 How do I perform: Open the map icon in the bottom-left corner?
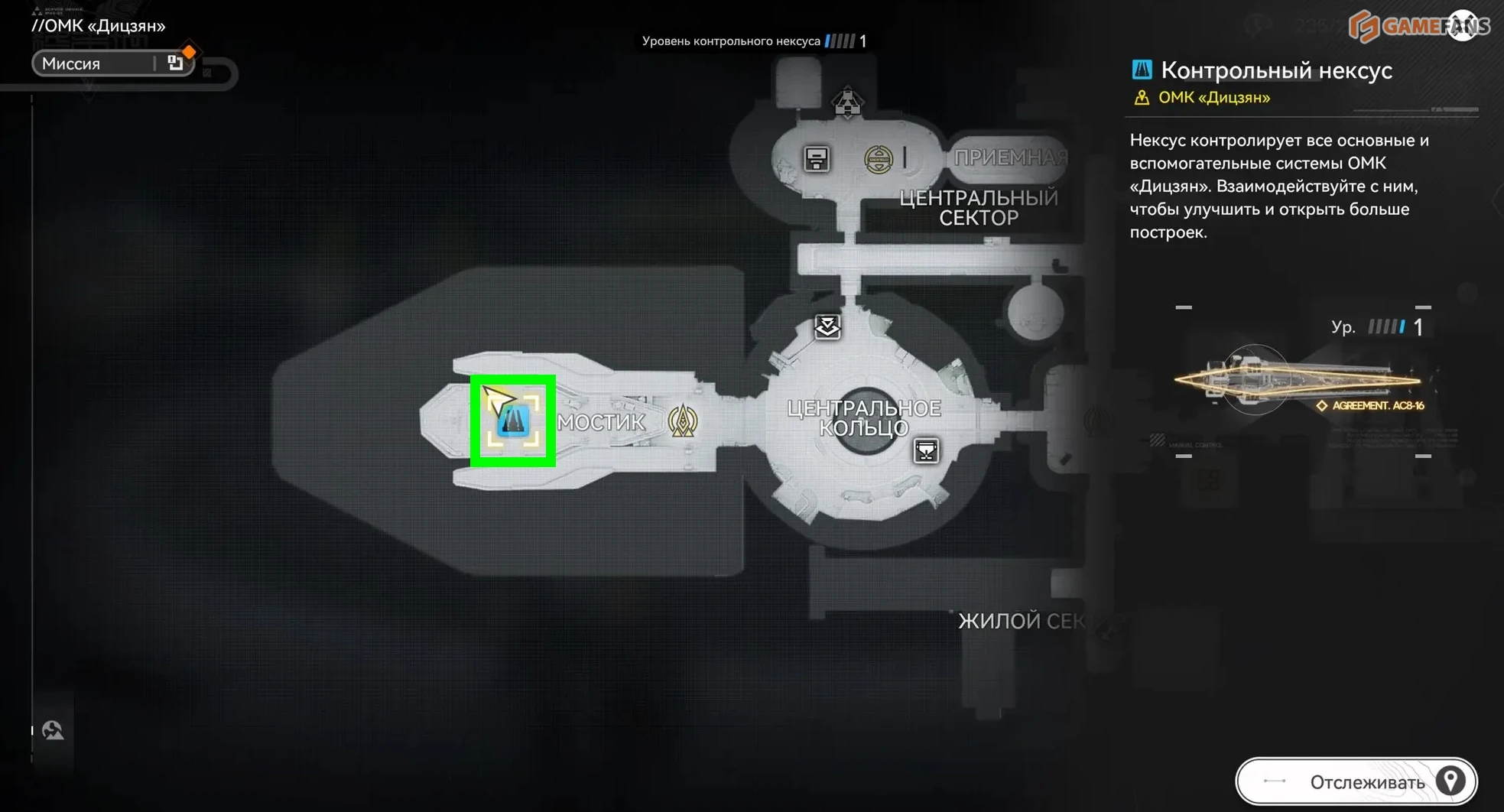tap(53, 730)
